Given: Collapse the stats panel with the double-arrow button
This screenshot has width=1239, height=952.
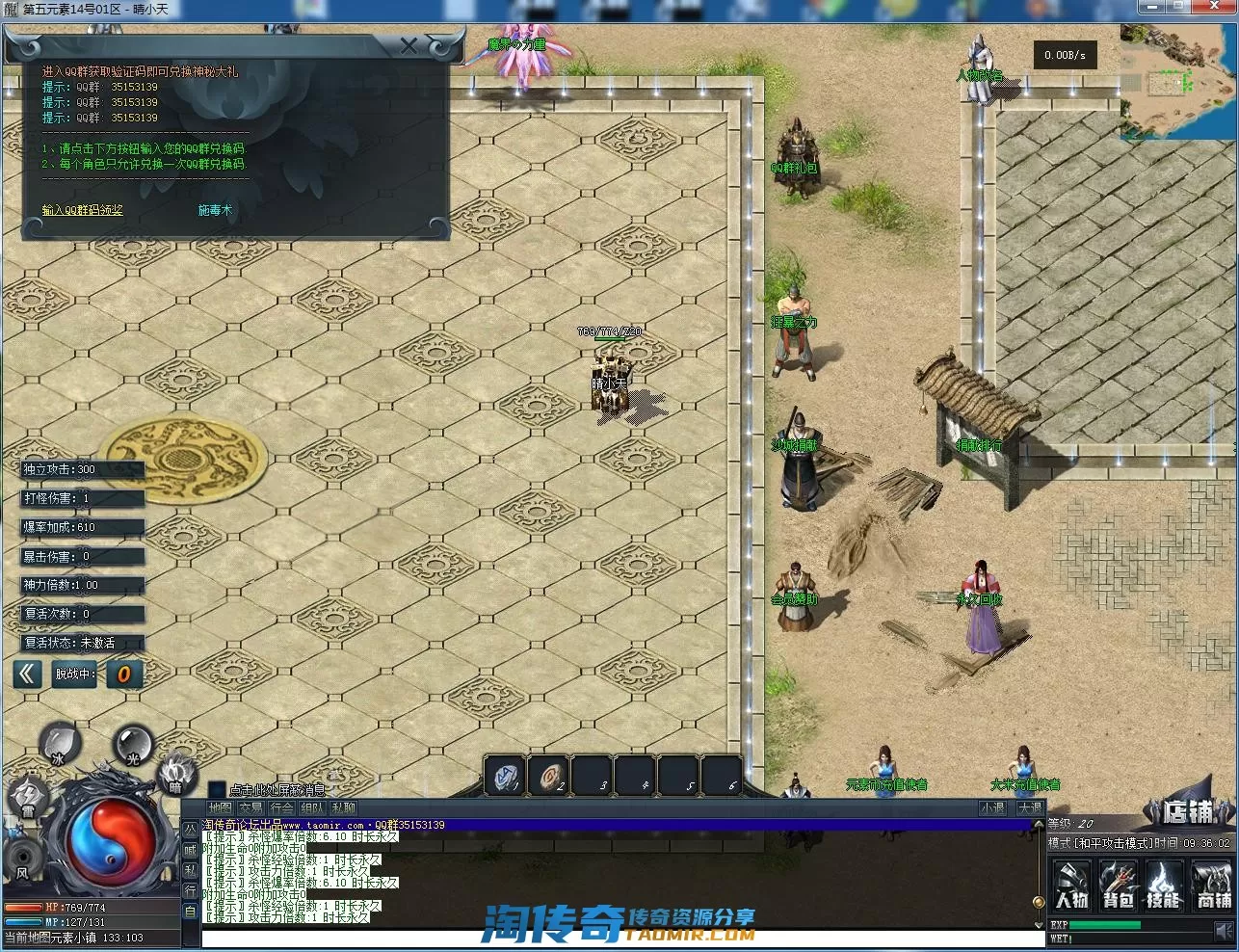Looking at the screenshot, I should pyautogui.click(x=27, y=674).
